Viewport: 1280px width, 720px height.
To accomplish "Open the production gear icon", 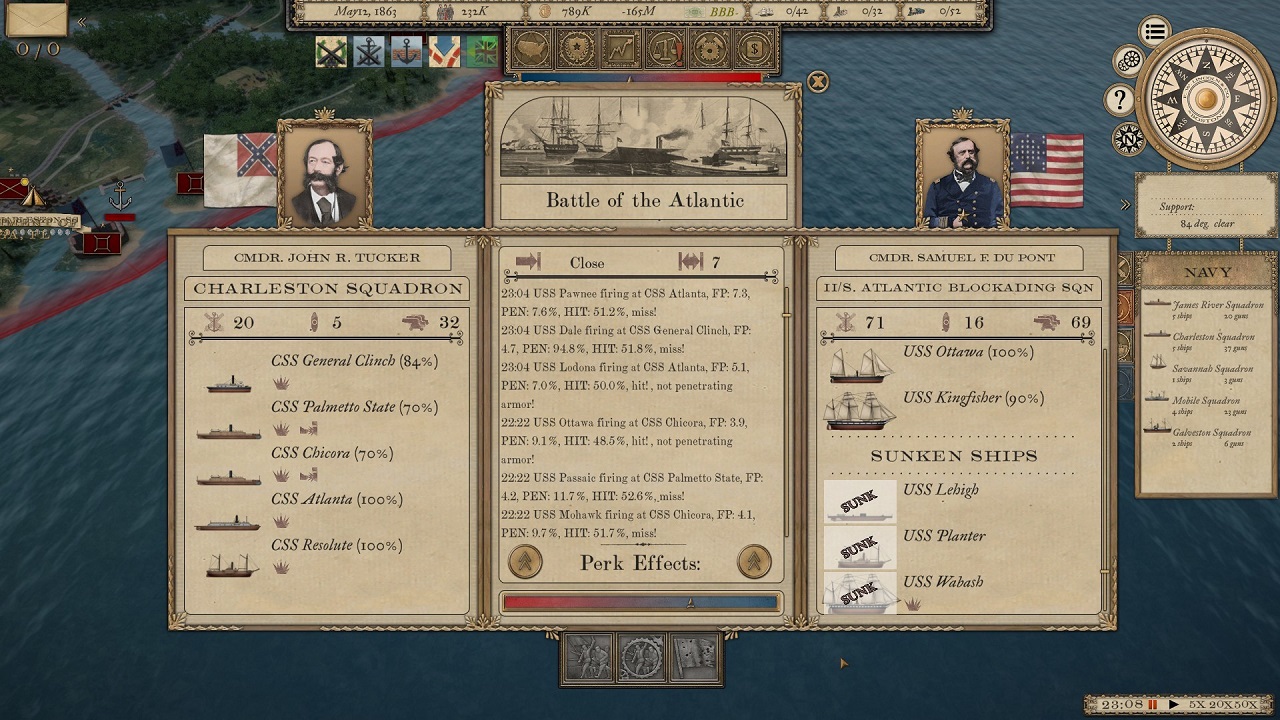I will (x=711, y=47).
